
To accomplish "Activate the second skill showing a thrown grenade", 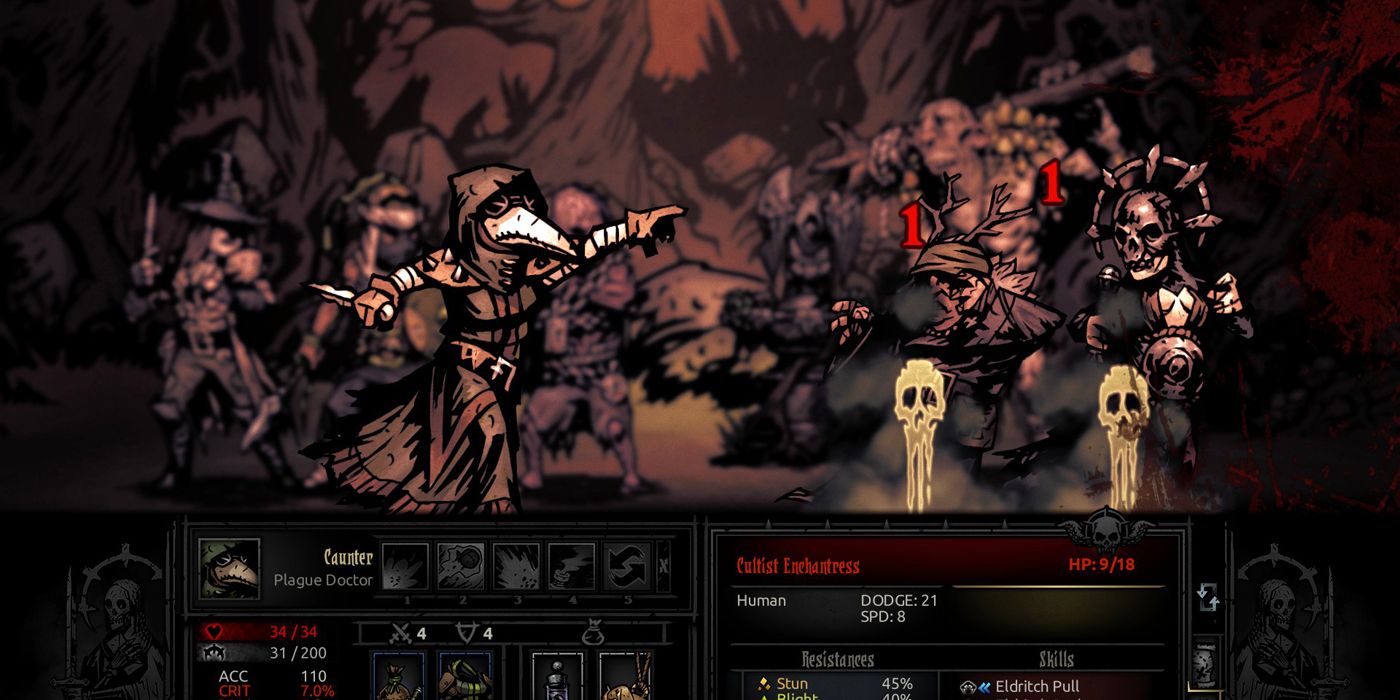I will [x=461, y=567].
